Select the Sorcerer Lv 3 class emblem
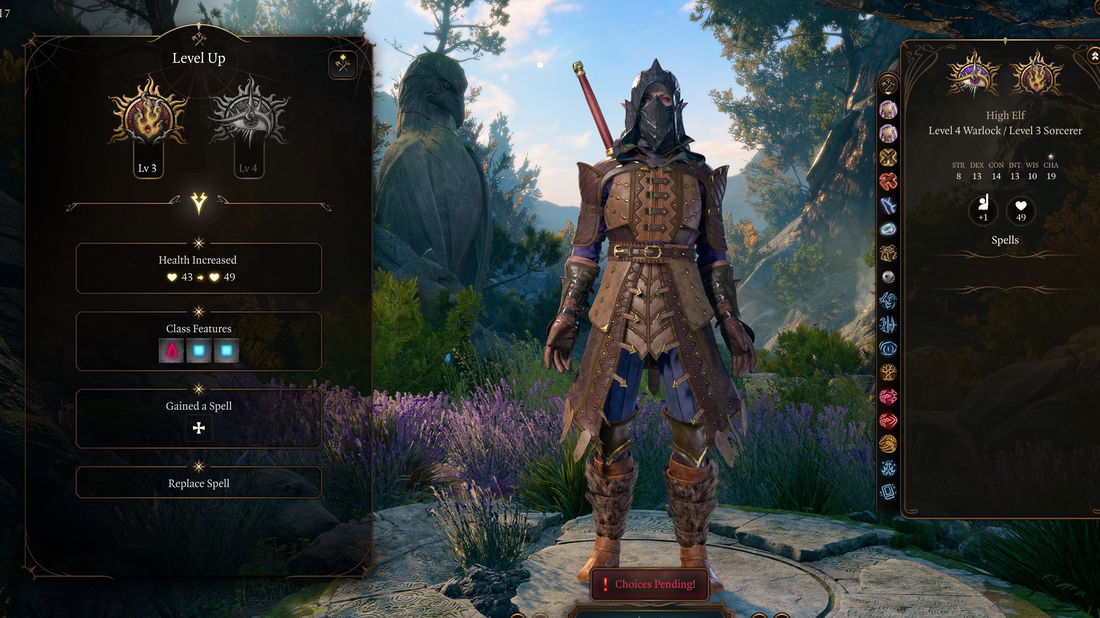Viewport: 1100px width, 618px height. tap(148, 118)
